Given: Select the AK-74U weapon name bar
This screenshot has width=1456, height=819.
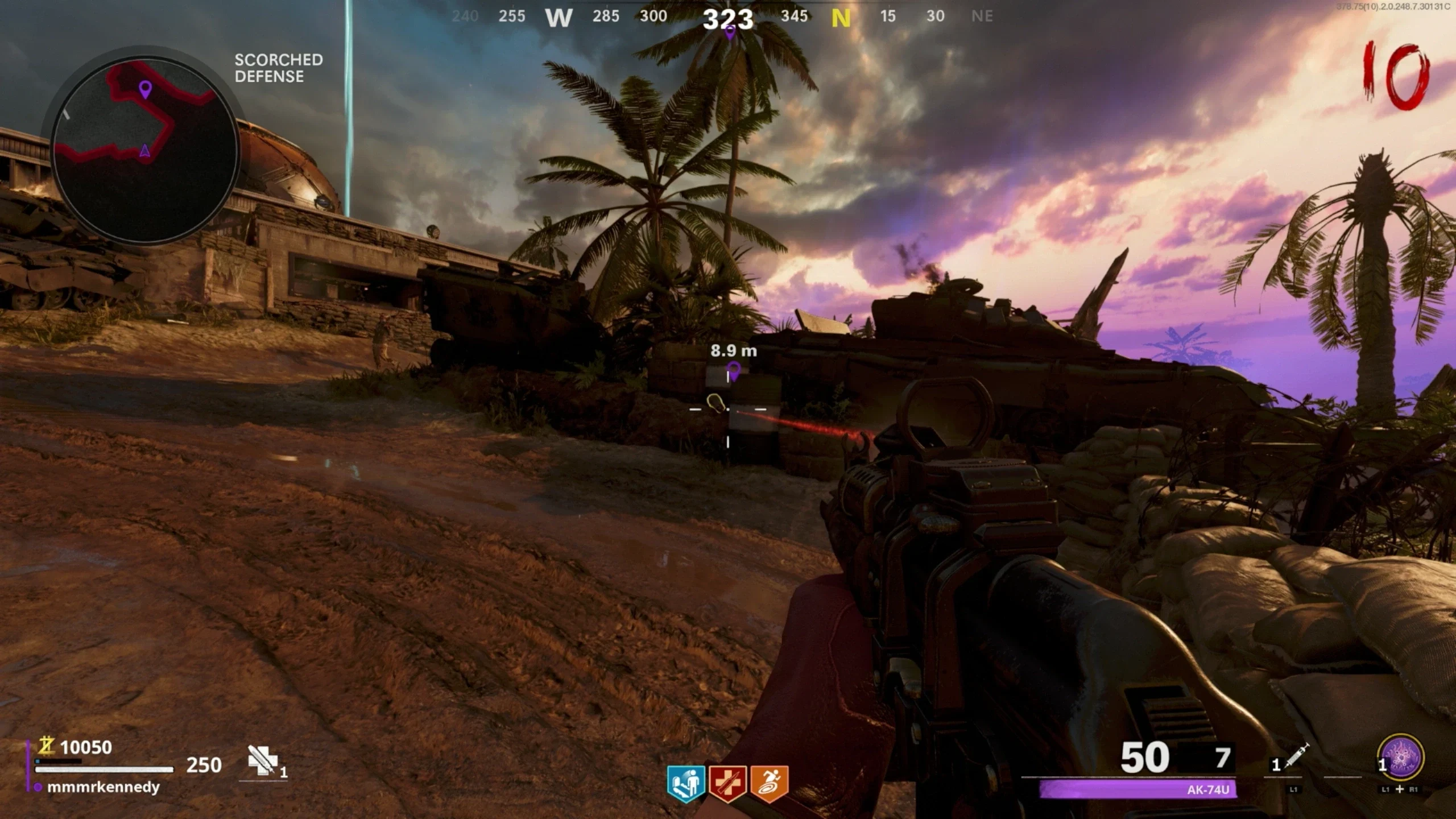Looking at the screenshot, I should click(x=1137, y=789).
